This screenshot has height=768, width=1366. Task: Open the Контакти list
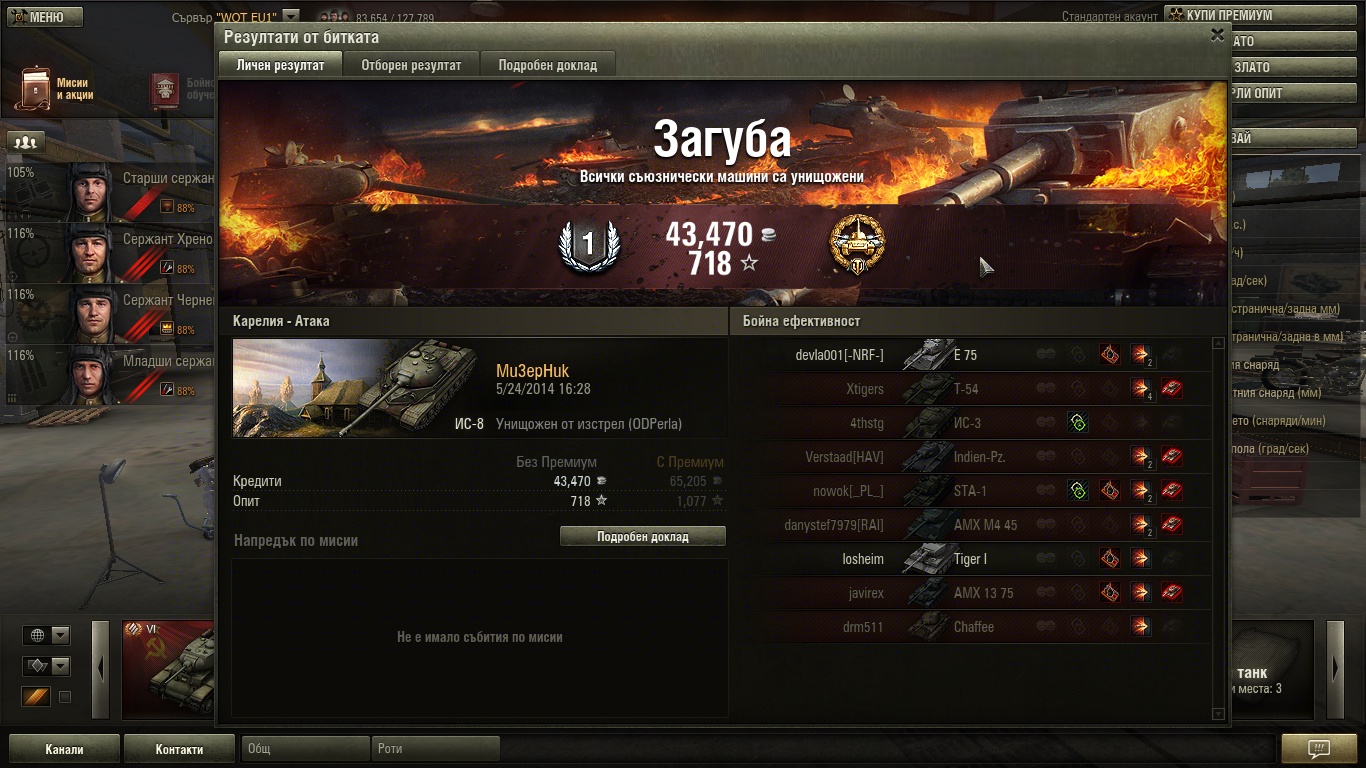tap(179, 749)
